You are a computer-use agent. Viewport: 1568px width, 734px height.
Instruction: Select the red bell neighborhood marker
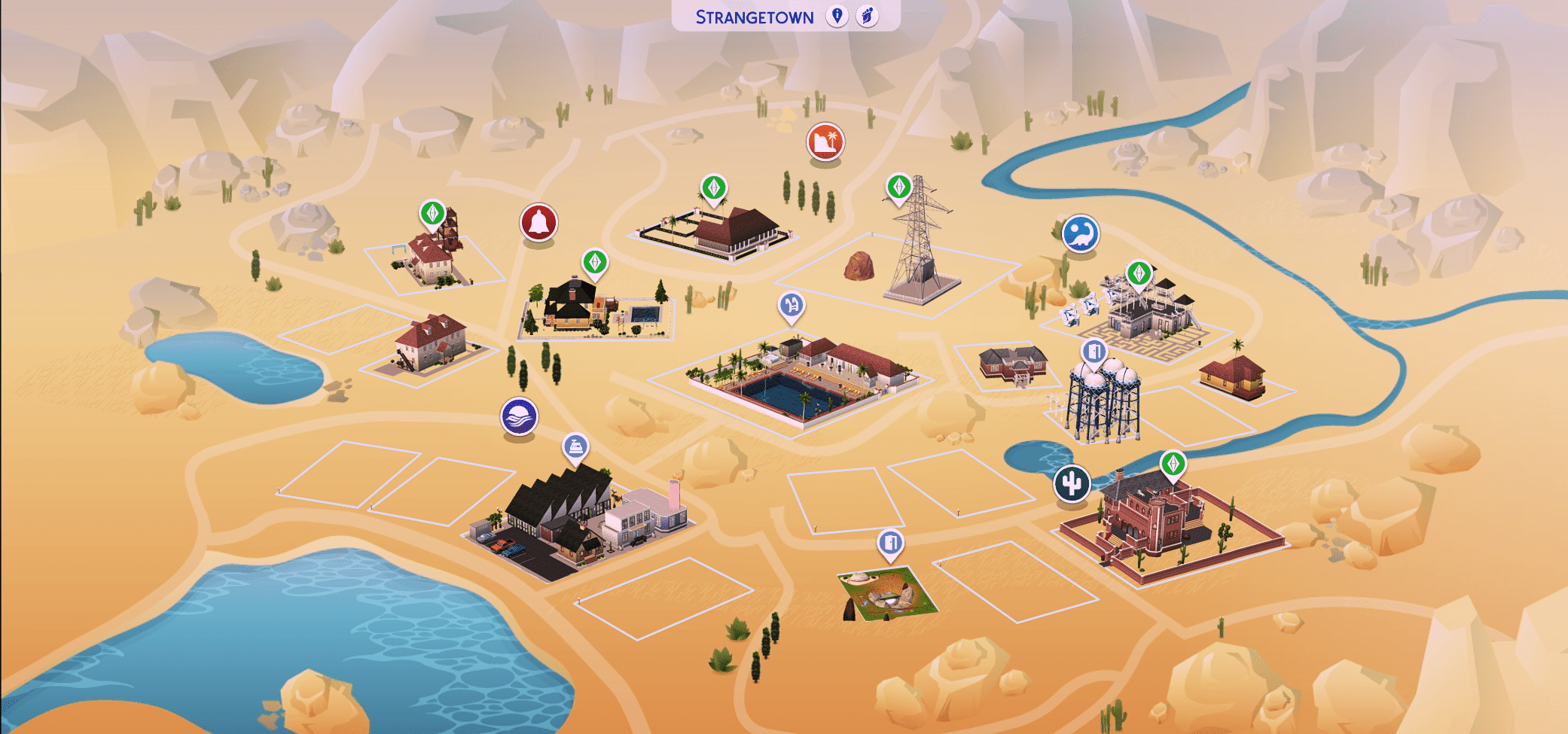[x=538, y=223]
